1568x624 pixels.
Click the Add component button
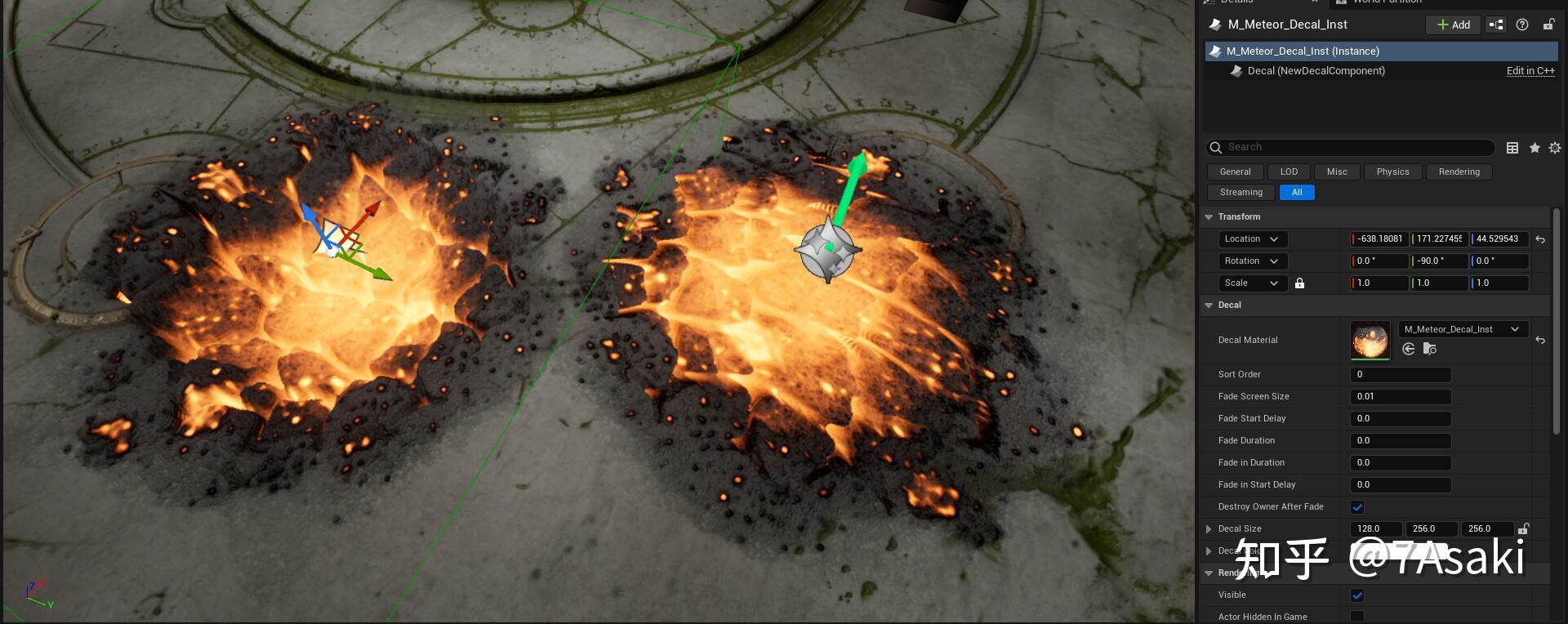coord(1453,25)
